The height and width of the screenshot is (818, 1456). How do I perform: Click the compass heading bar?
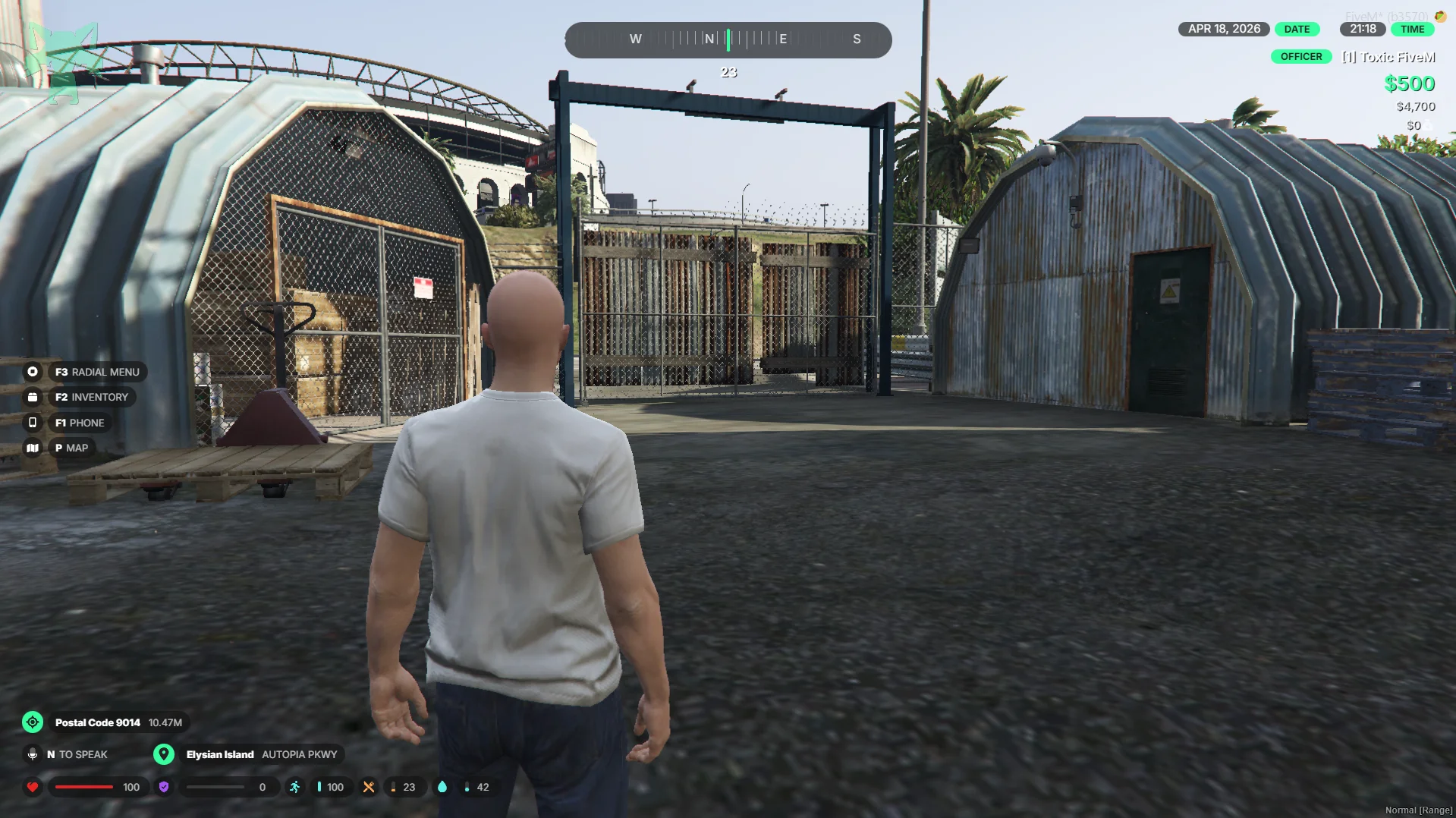(x=728, y=39)
